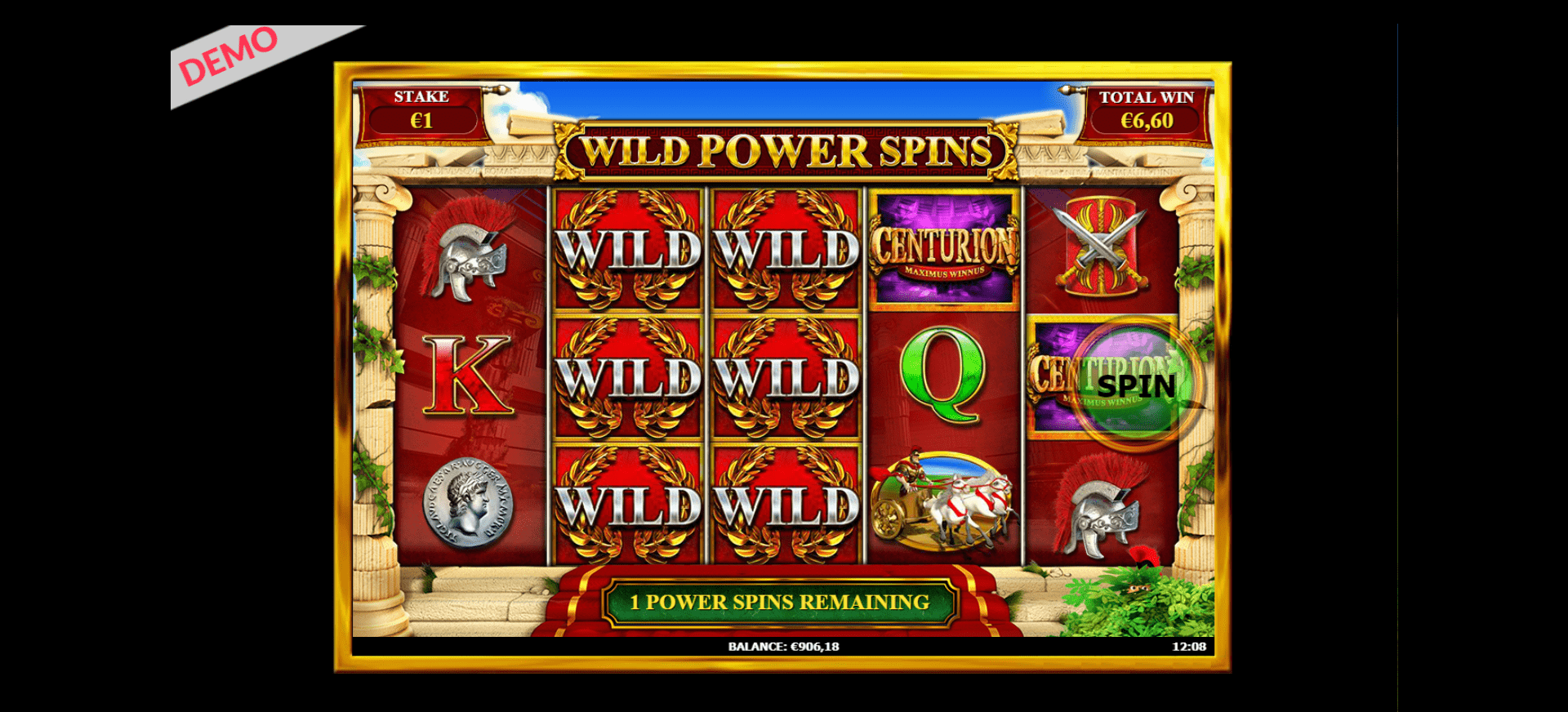Click the TOTAL WIN display showing €6,60
The image size is (1568, 712).
1146,109
